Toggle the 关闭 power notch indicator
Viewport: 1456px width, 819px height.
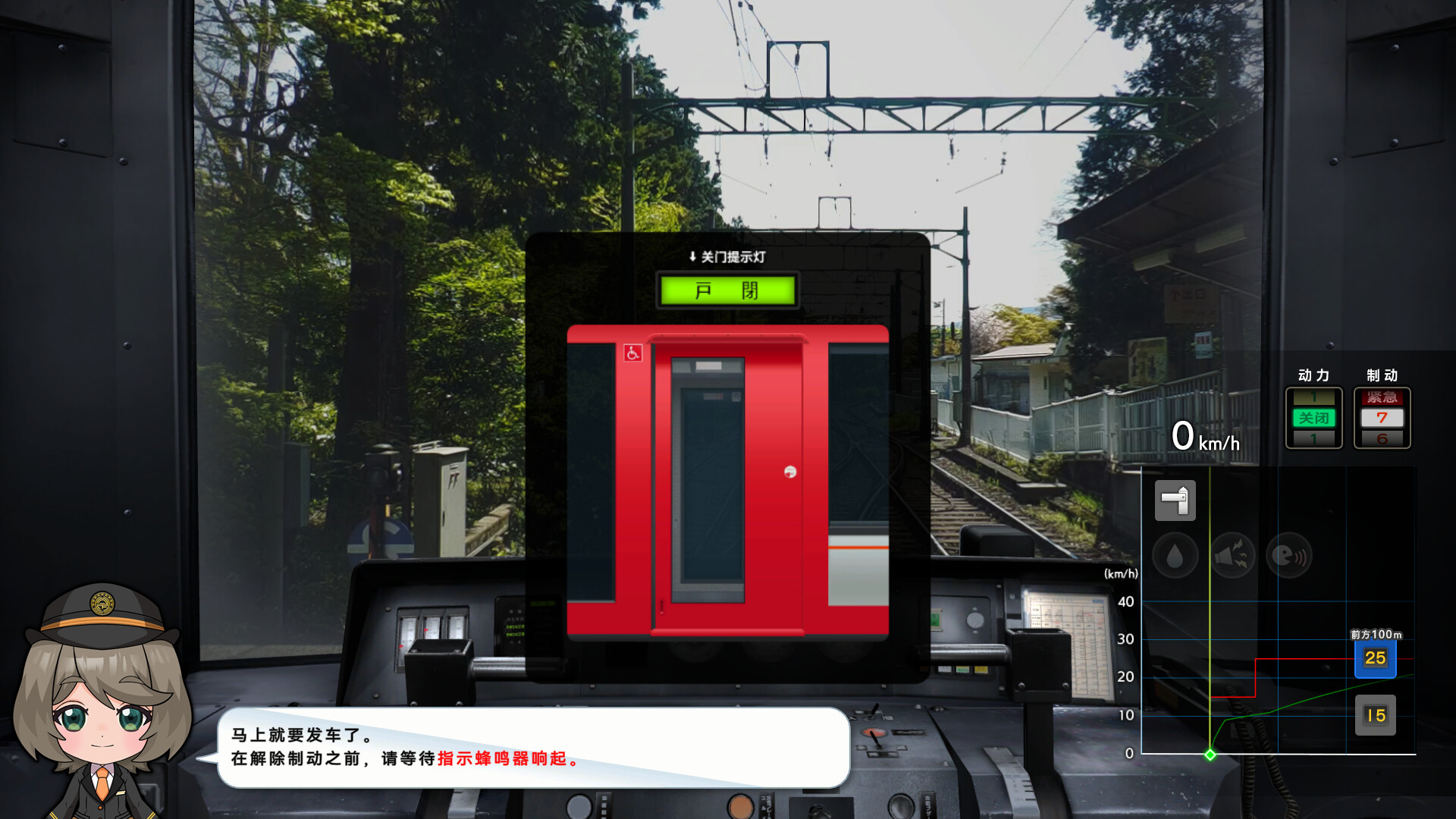pos(1314,417)
